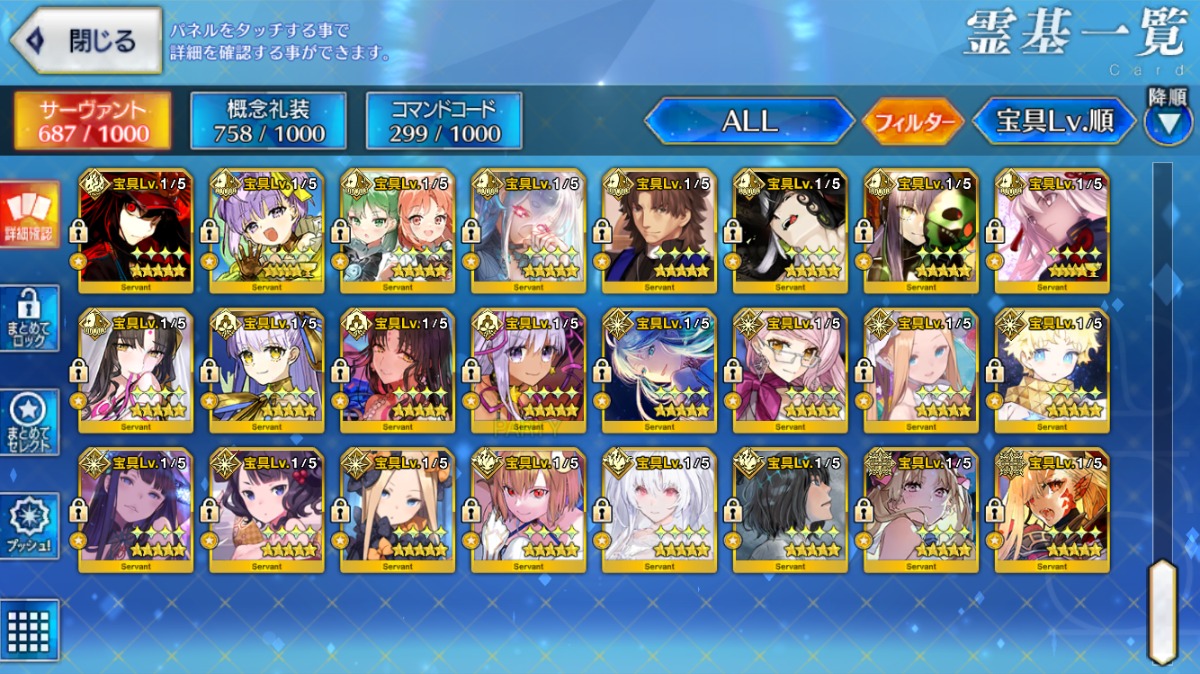Select the red-capped dark-haired servant card

pos(135,229)
